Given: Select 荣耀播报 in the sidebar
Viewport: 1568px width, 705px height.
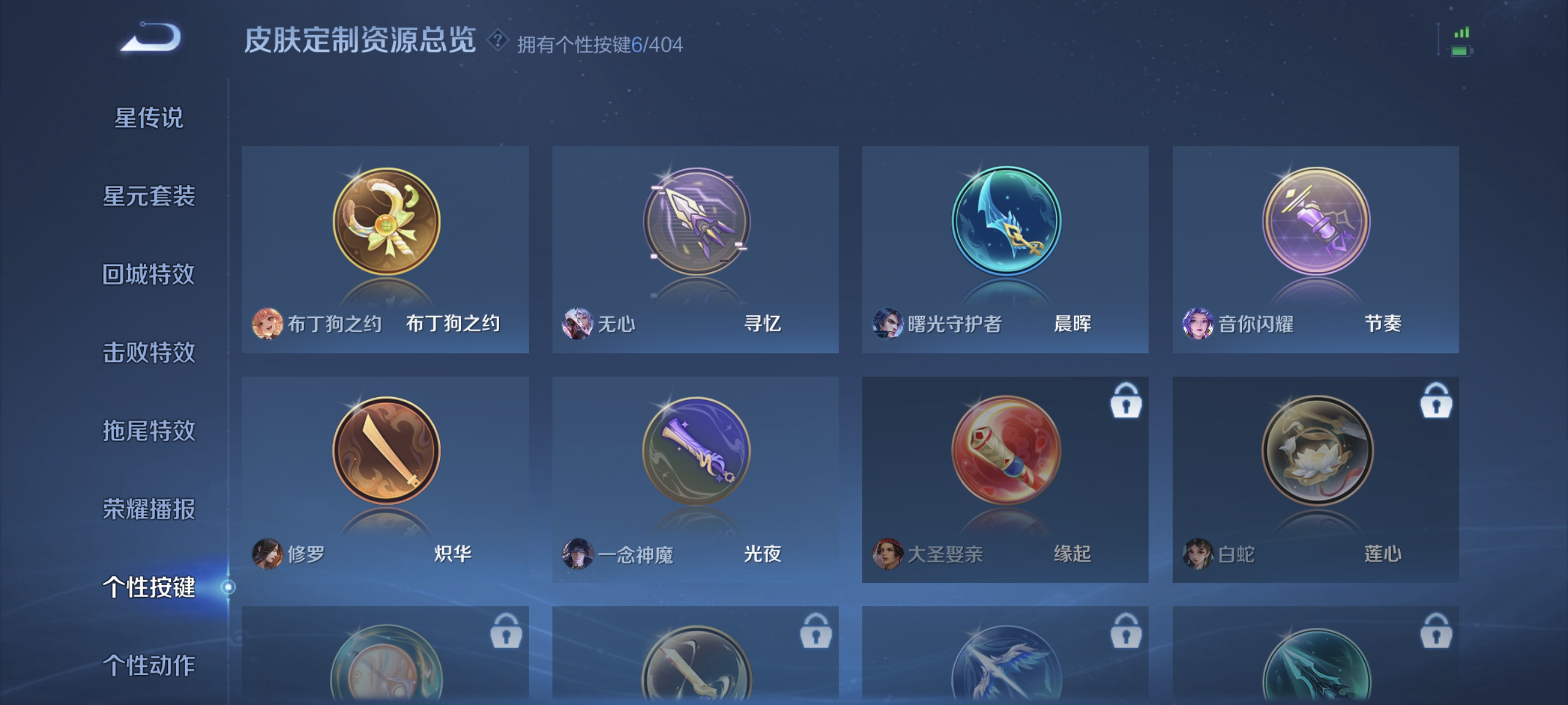Looking at the screenshot, I should pos(148,510).
